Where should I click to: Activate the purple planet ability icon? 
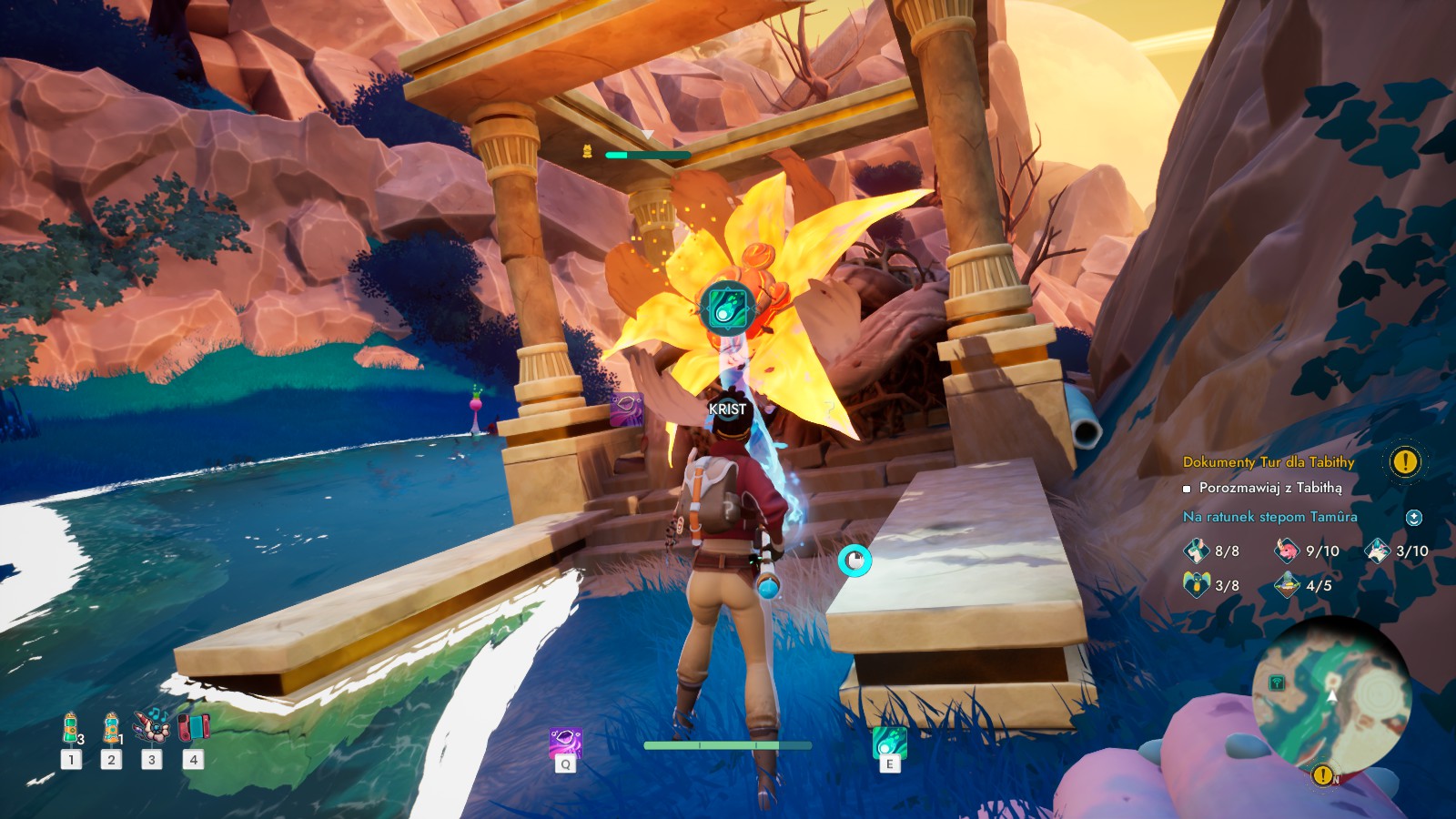(x=565, y=743)
